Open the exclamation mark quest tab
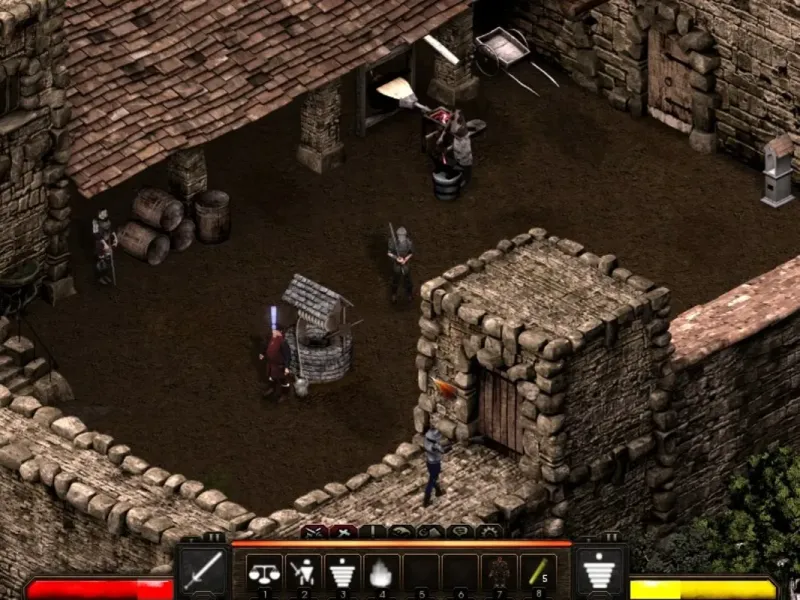The height and width of the screenshot is (600, 800). [x=374, y=532]
